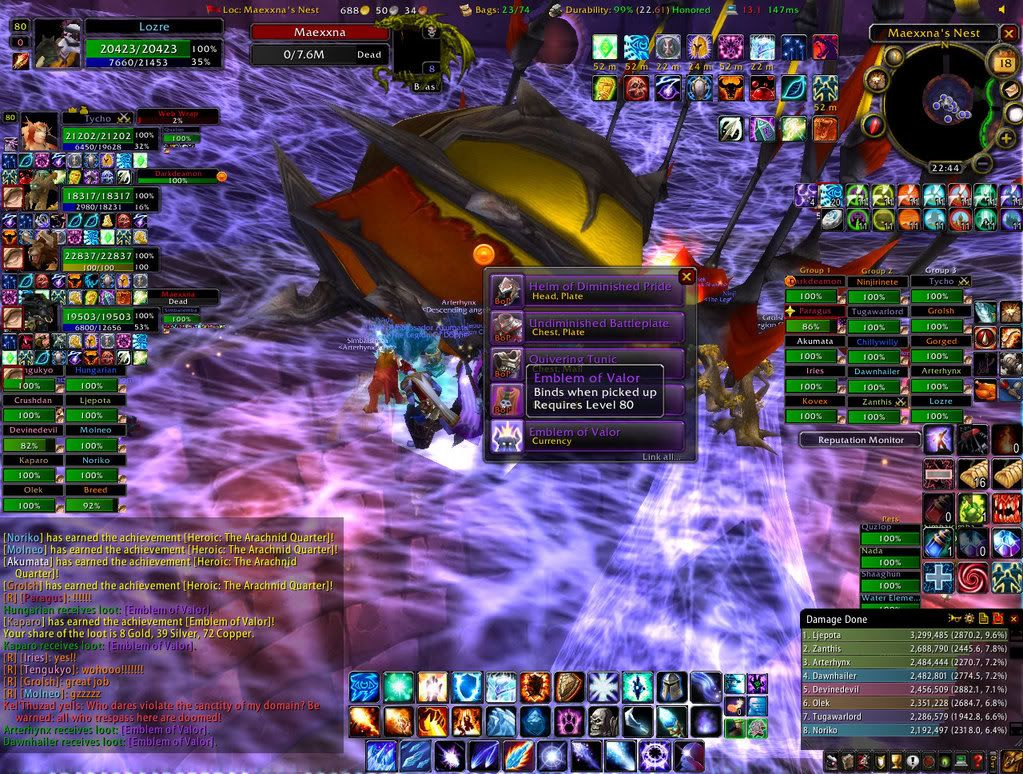Open the Reputation Monitor
This screenshot has height=774, width=1023.
[x=860, y=440]
